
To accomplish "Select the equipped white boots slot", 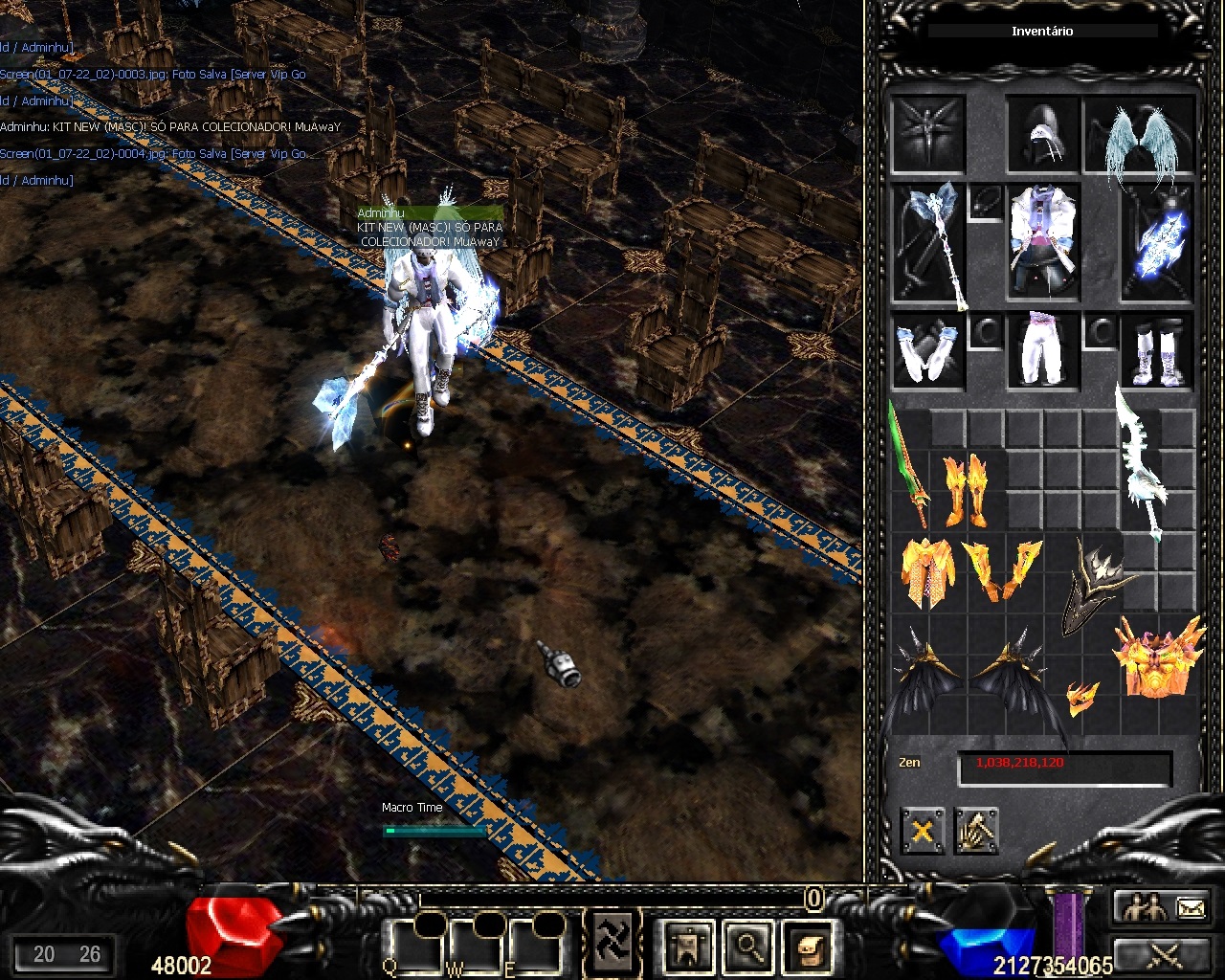I will click(1159, 350).
